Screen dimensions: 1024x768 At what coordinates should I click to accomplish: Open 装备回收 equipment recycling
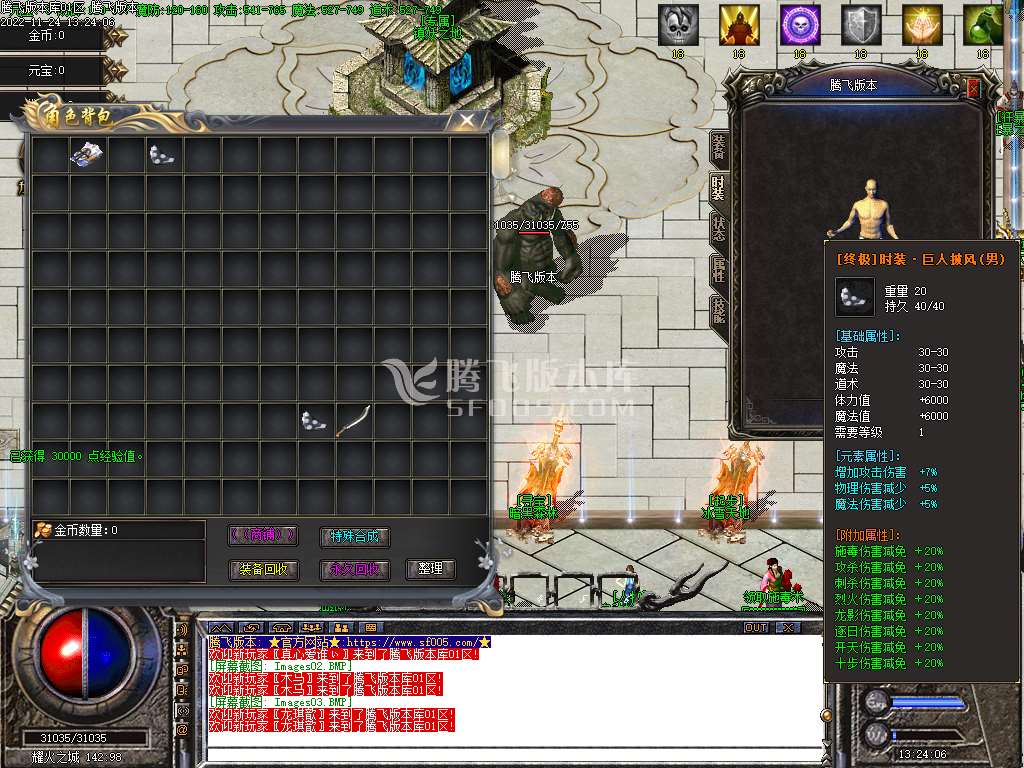point(263,569)
